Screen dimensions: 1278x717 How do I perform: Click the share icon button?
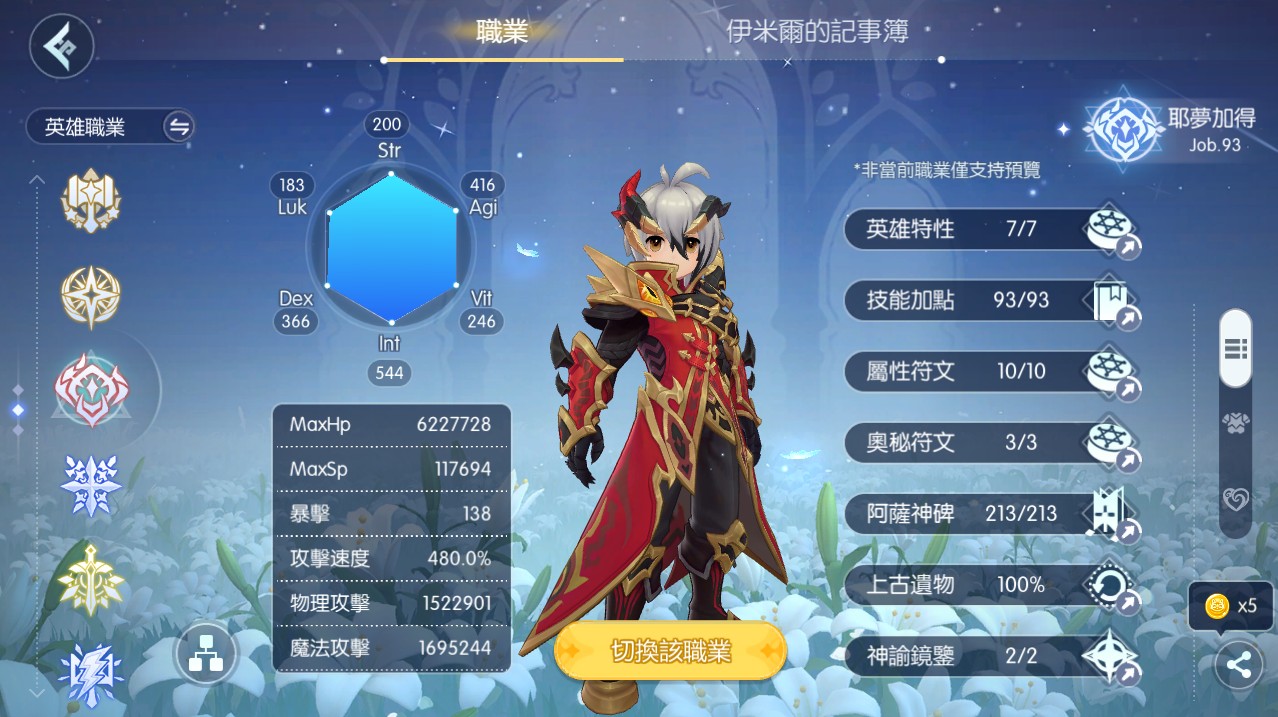coord(1239,666)
